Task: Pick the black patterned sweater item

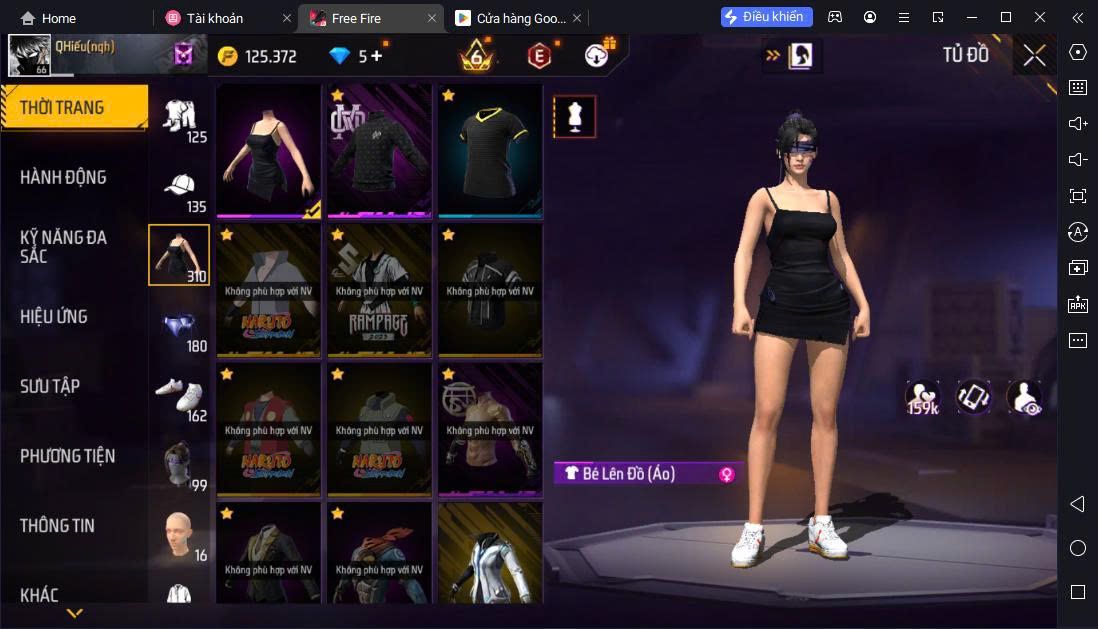Action: [380, 150]
